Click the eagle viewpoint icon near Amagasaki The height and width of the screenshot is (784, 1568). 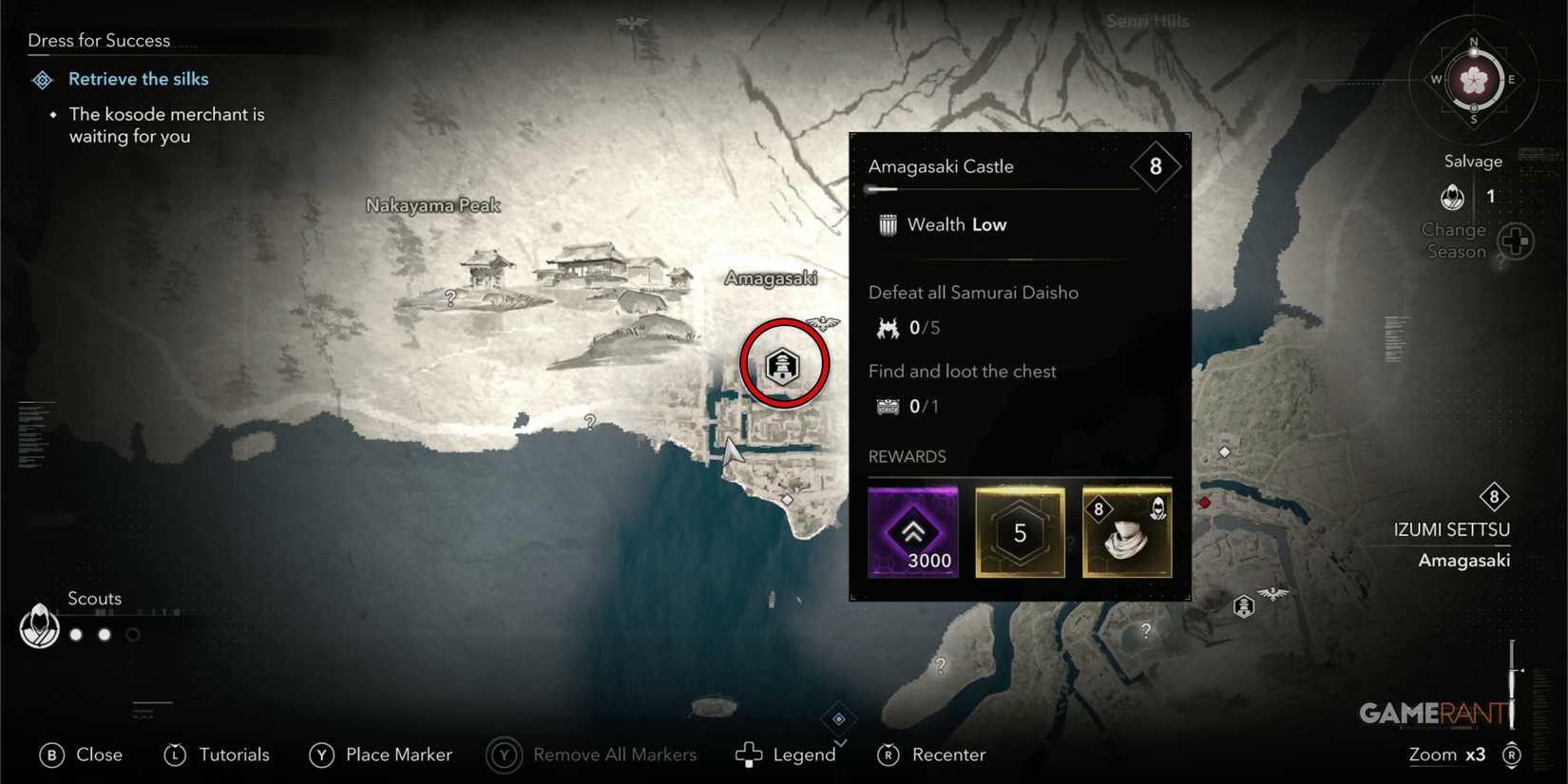823,323
